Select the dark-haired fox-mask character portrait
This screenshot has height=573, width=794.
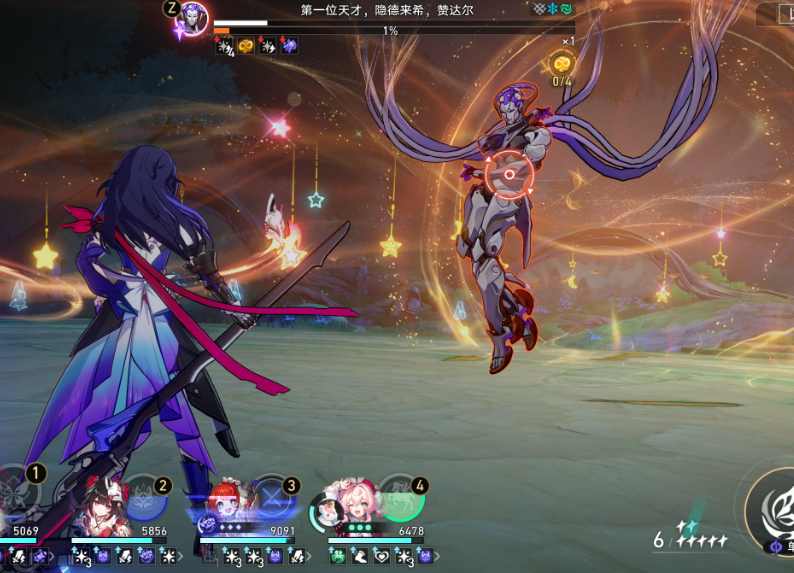coord(98,504)
